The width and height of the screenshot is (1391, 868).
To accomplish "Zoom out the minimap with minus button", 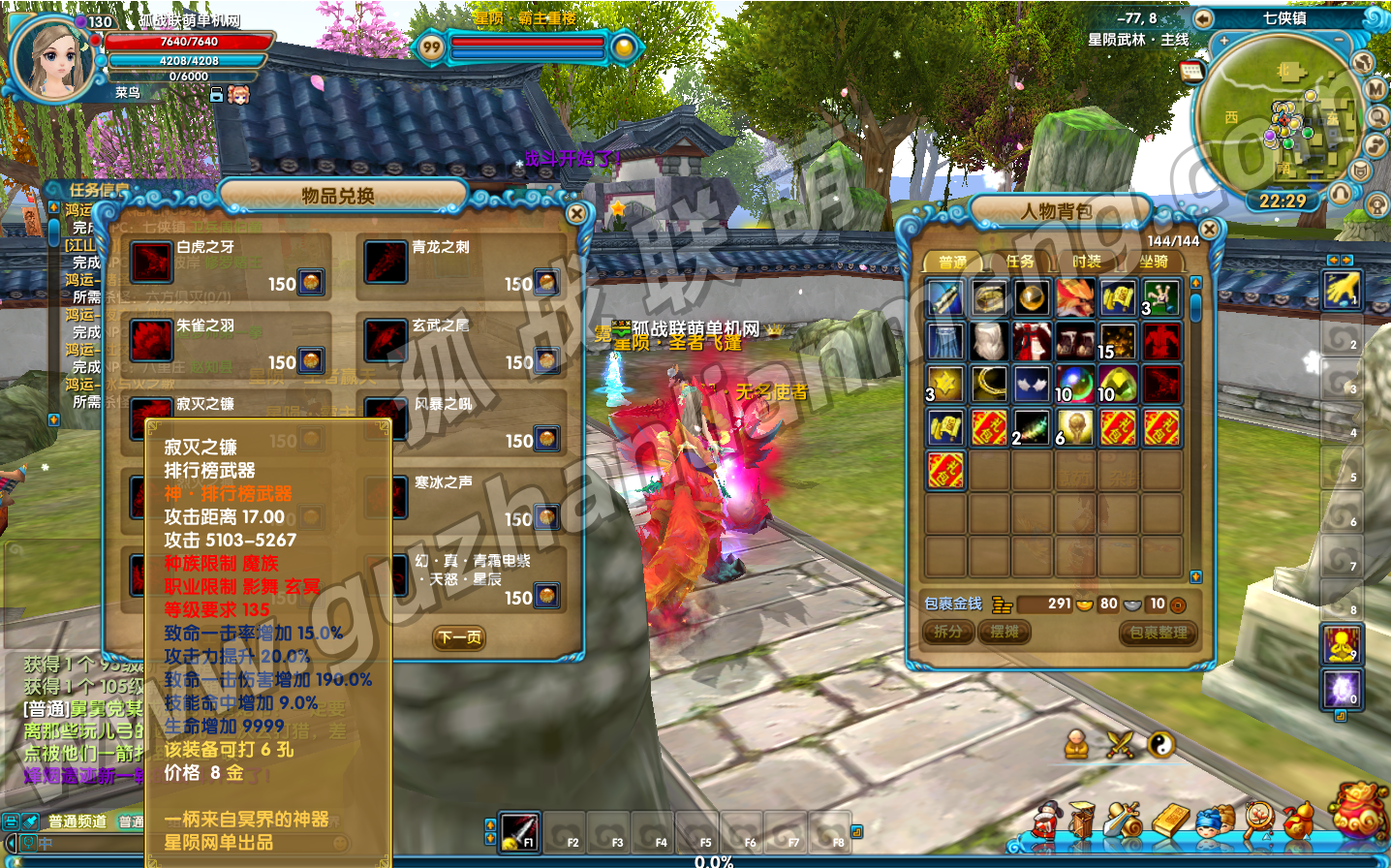I will 1340,41.
